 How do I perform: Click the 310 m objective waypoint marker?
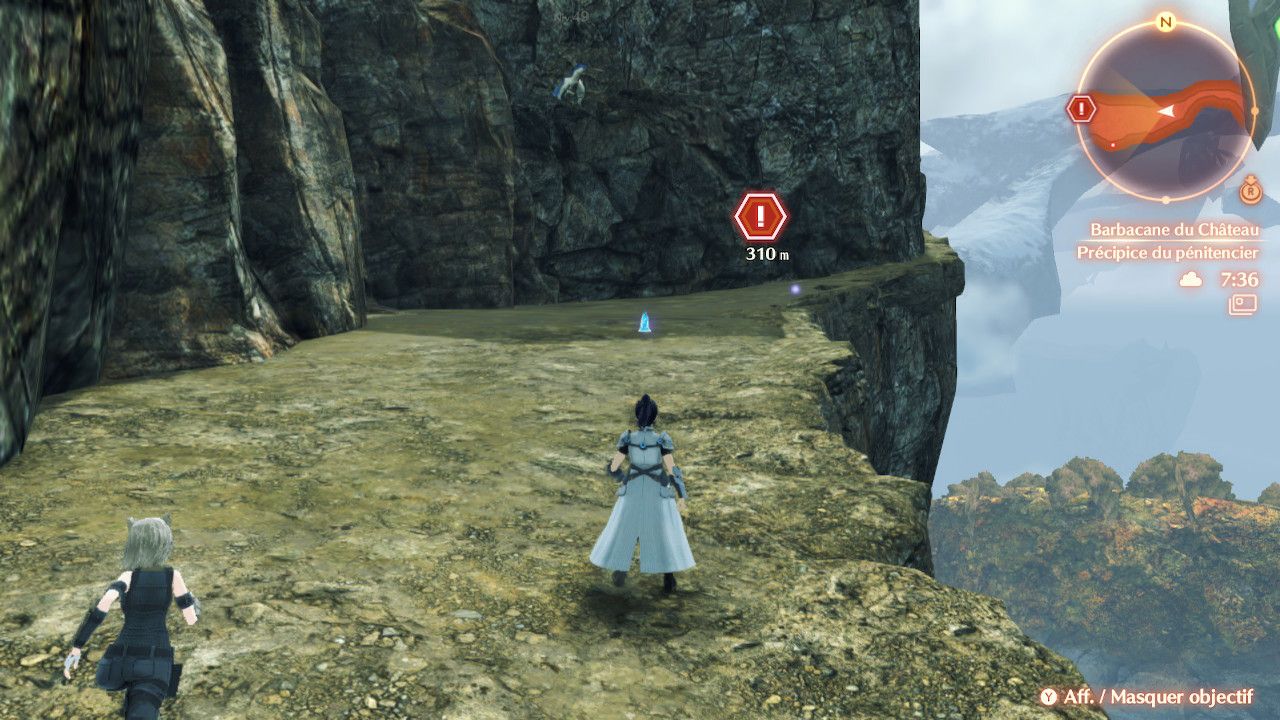point(761,216)
